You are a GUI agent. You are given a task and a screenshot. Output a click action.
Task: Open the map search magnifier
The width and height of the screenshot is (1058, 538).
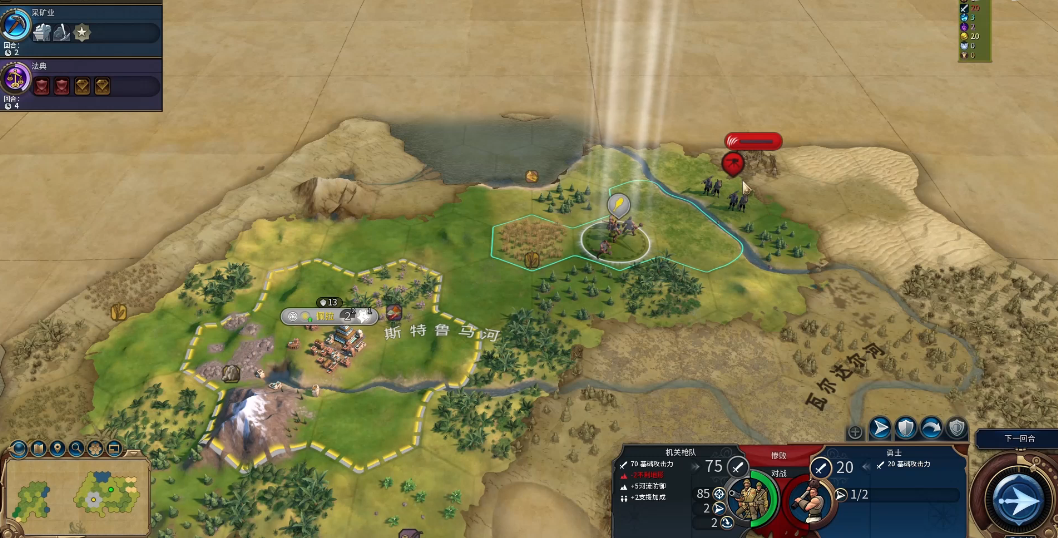[x=76, y=448]
